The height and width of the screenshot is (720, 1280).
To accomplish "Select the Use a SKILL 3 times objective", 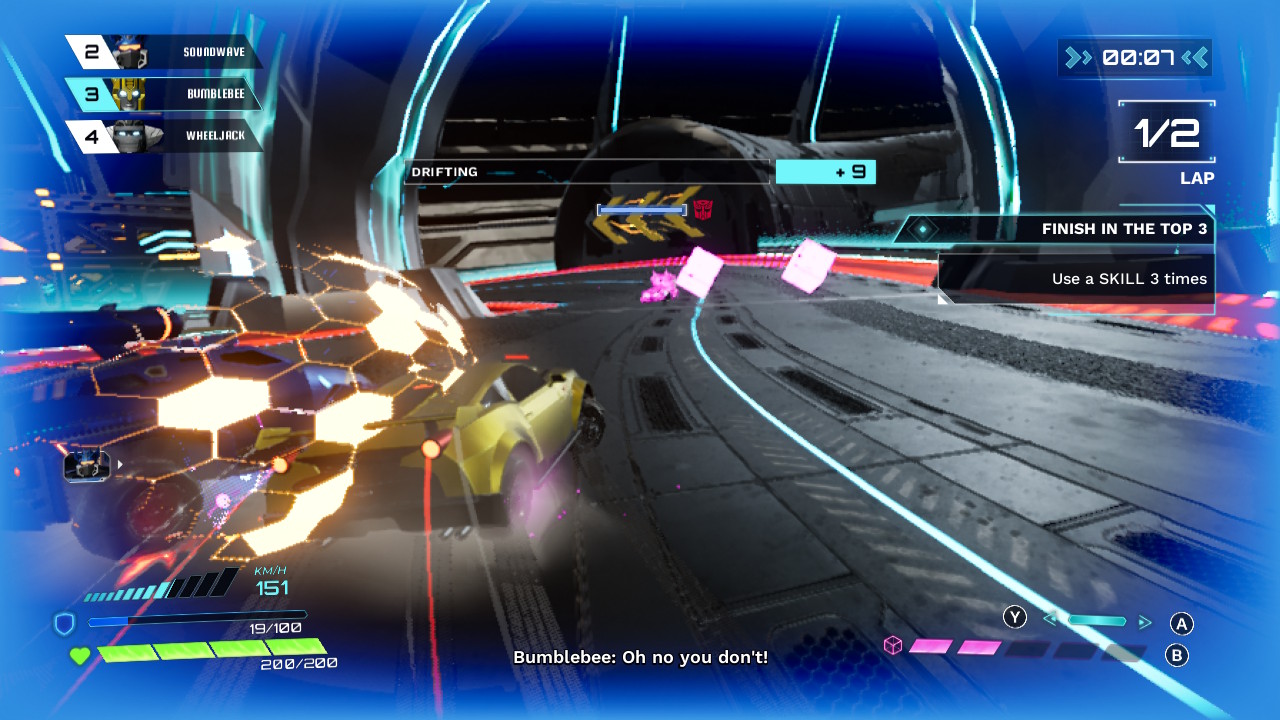I will click(1077, 279).
